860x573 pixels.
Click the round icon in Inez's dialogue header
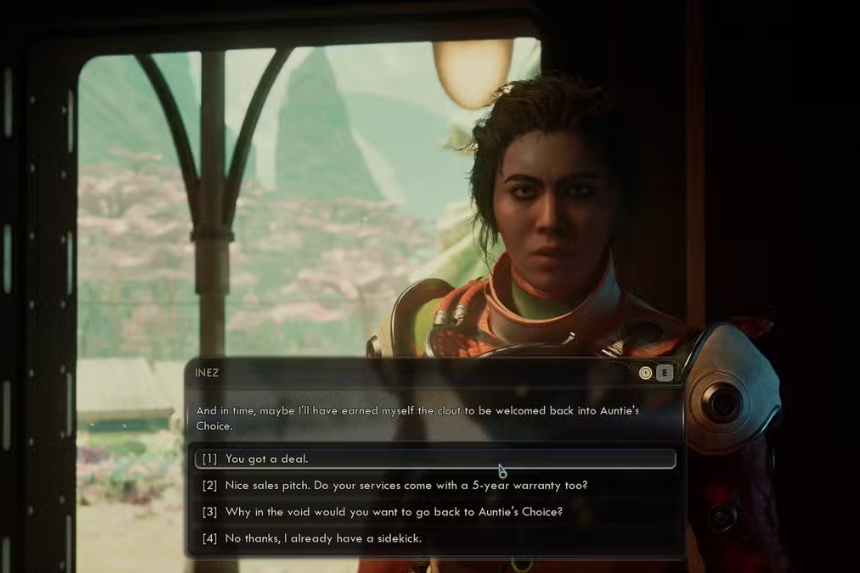point(646,373)
